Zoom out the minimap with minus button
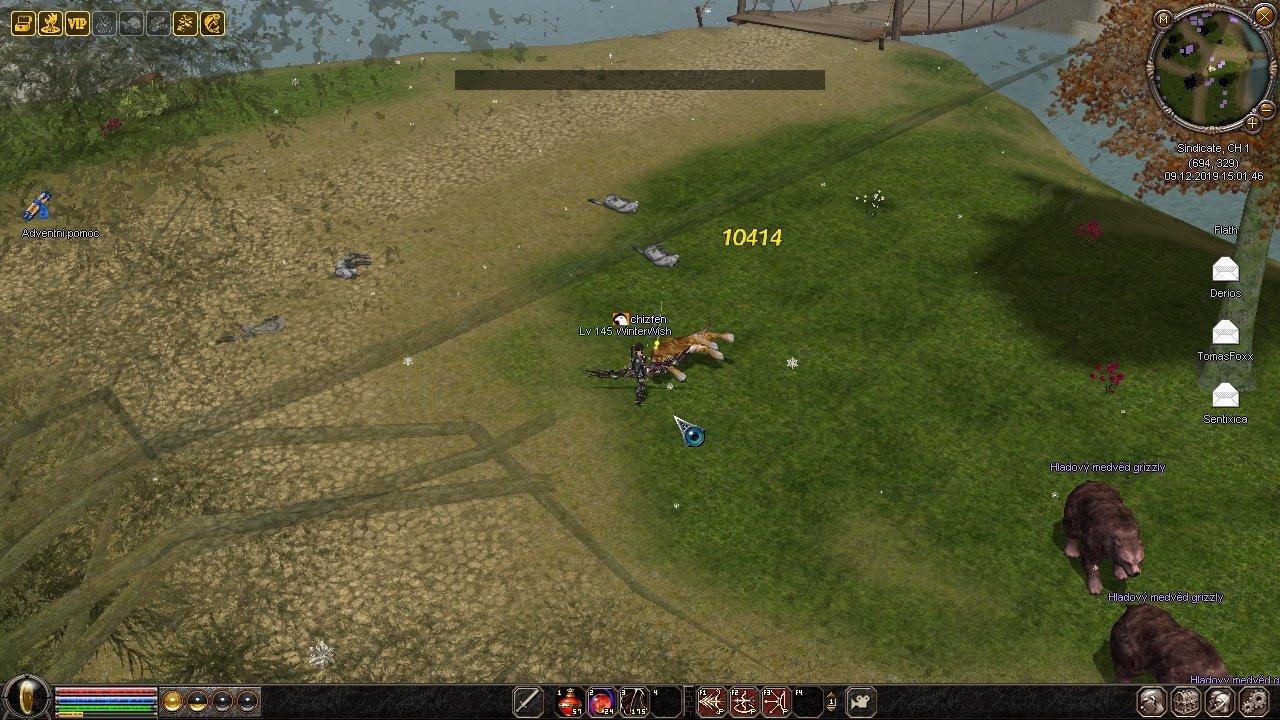 pyautogui.click(x=1267, y=108)
